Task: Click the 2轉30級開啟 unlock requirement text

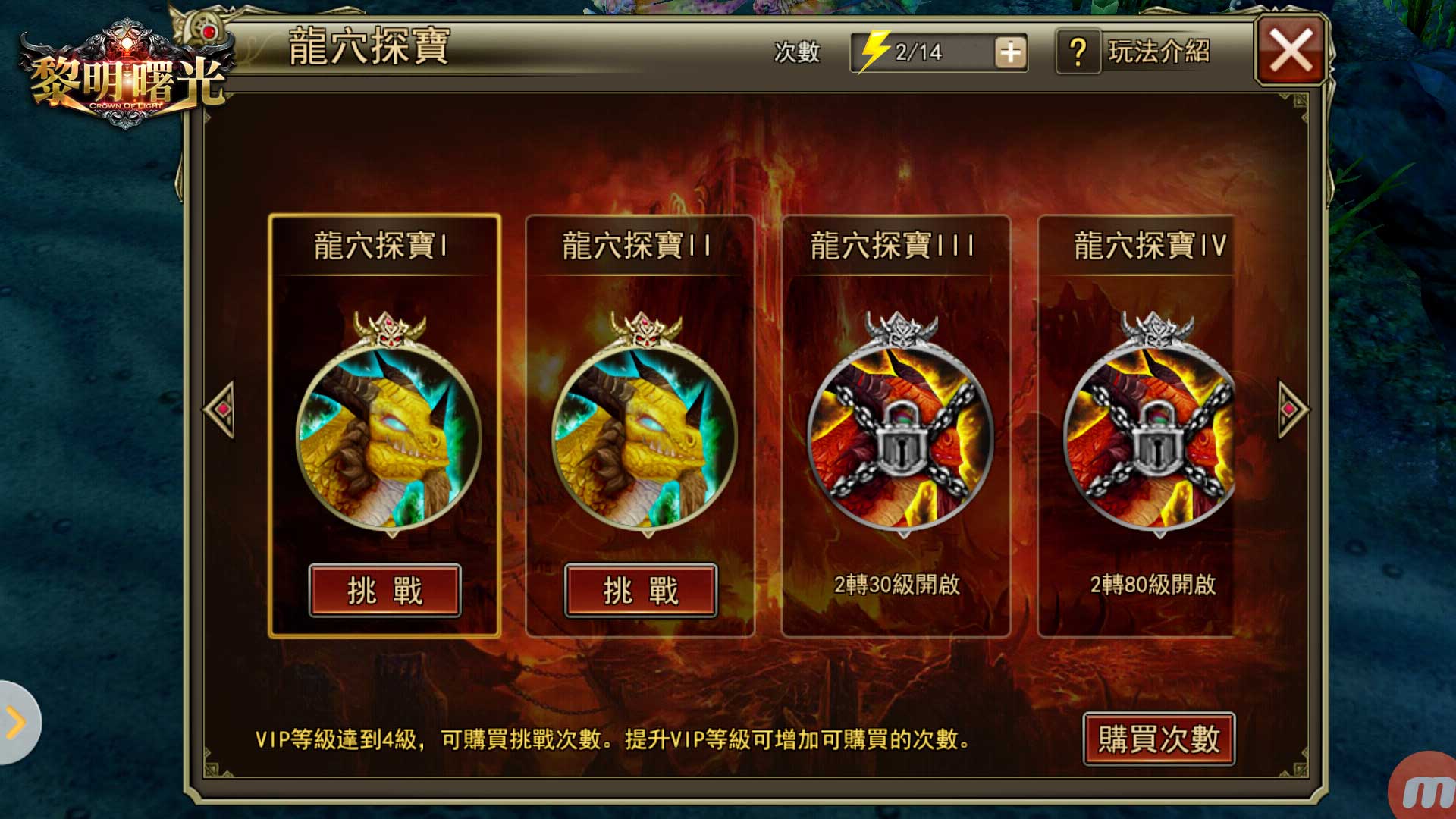Action: click(x=897, y=586)
